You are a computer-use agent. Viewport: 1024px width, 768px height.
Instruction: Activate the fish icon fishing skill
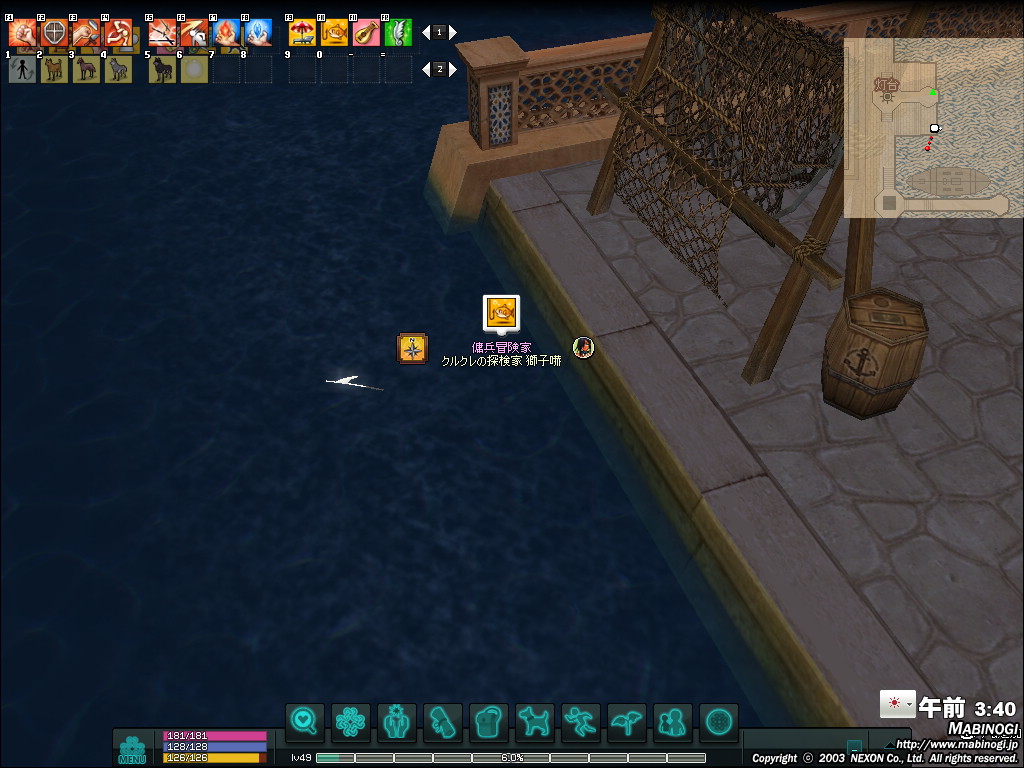pyautogui.click(x=334, y=33)
